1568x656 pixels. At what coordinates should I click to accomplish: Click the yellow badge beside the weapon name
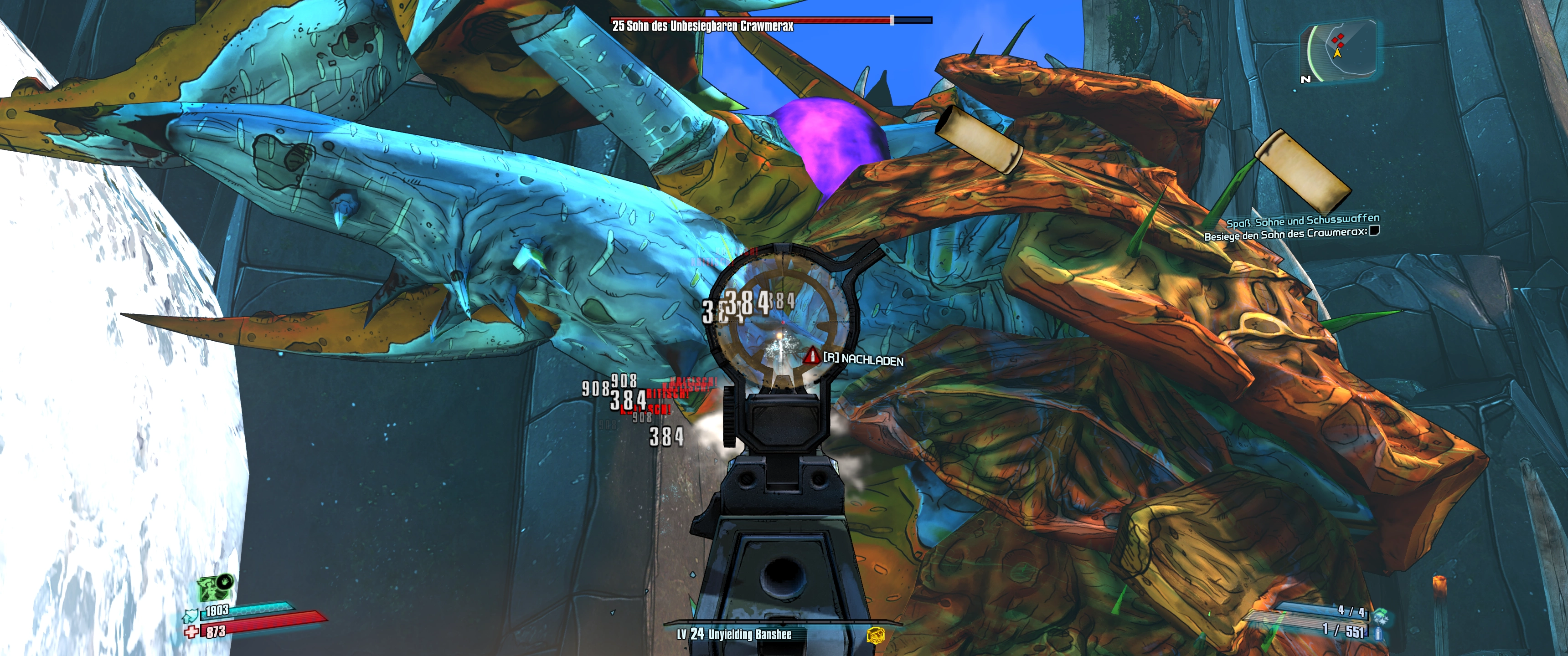click(875, 635)
